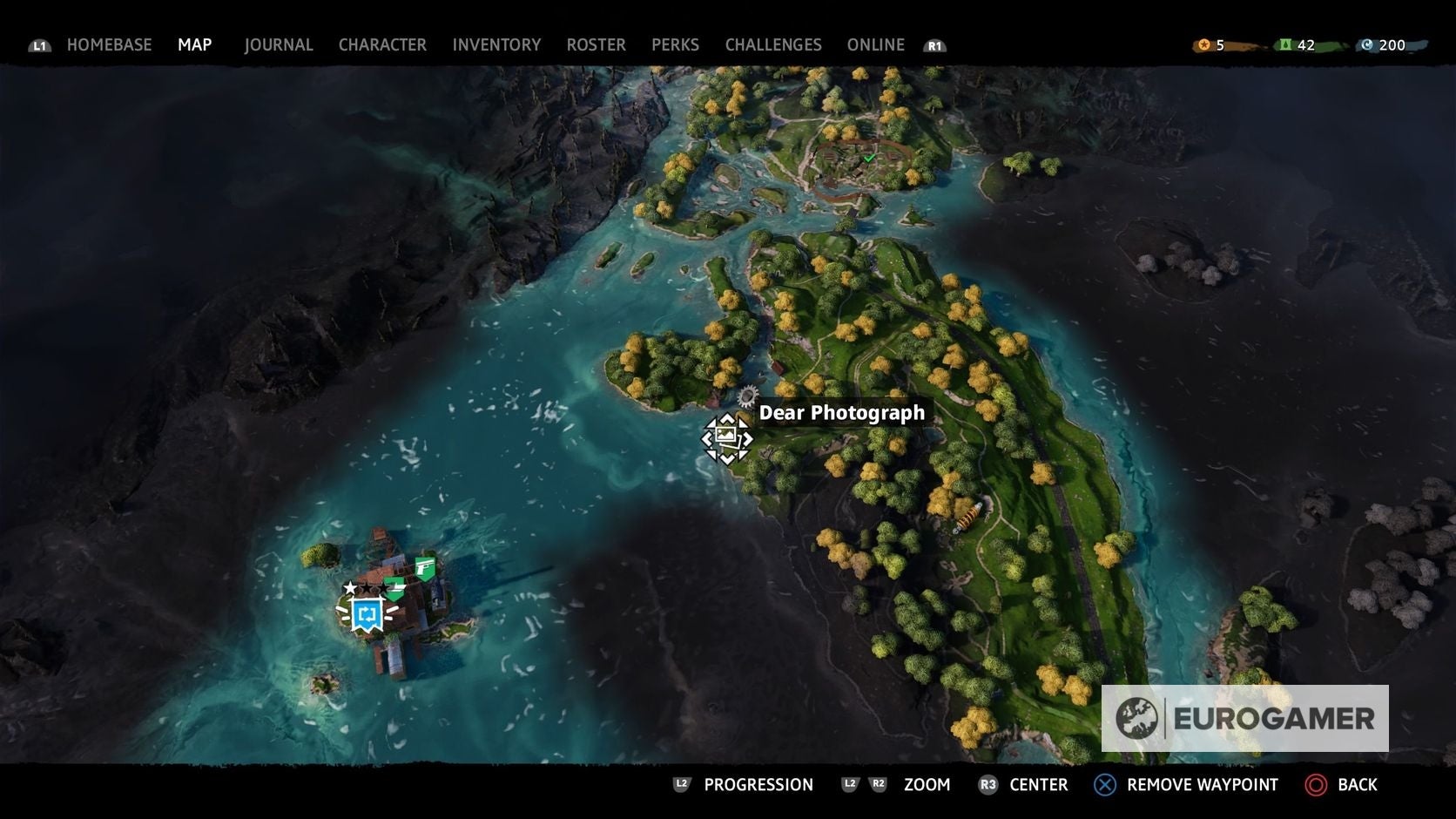Open the R1 next-tab selector
Image resolution: width=1456 pixels, height=819 pixels.
coord(934,44)
